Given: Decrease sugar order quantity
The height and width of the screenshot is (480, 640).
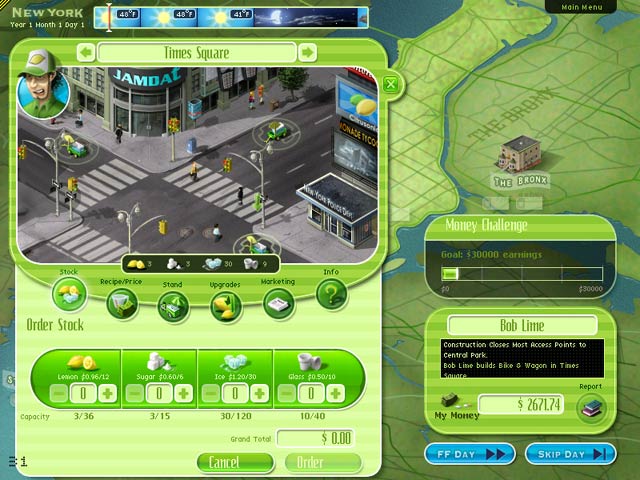Looking at the screenshot, I should point(134,394).
